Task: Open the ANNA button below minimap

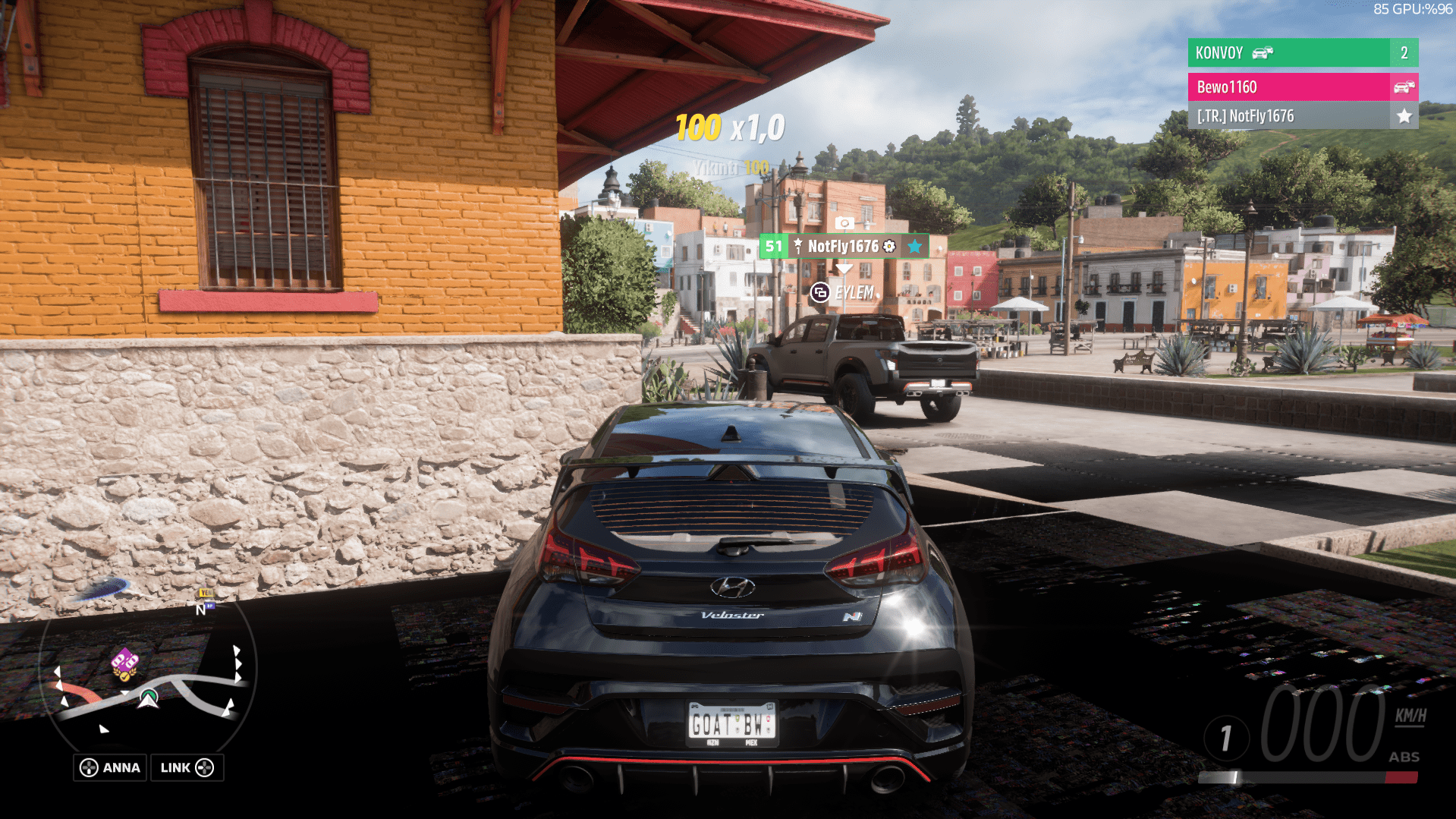Action: point(111,767)
